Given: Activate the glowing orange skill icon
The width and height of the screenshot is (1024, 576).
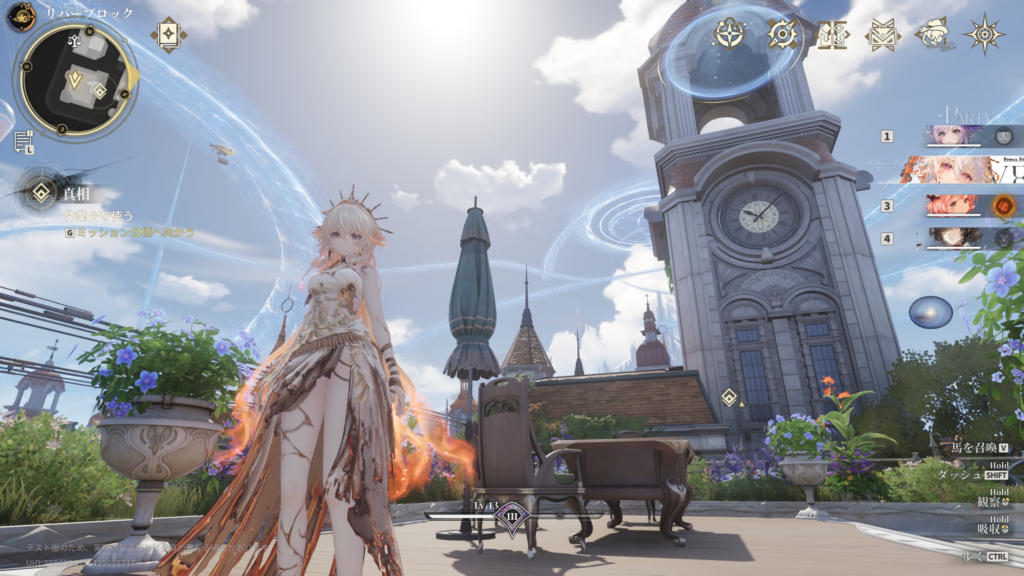Looking at the screenshot, I should 1004,206.
